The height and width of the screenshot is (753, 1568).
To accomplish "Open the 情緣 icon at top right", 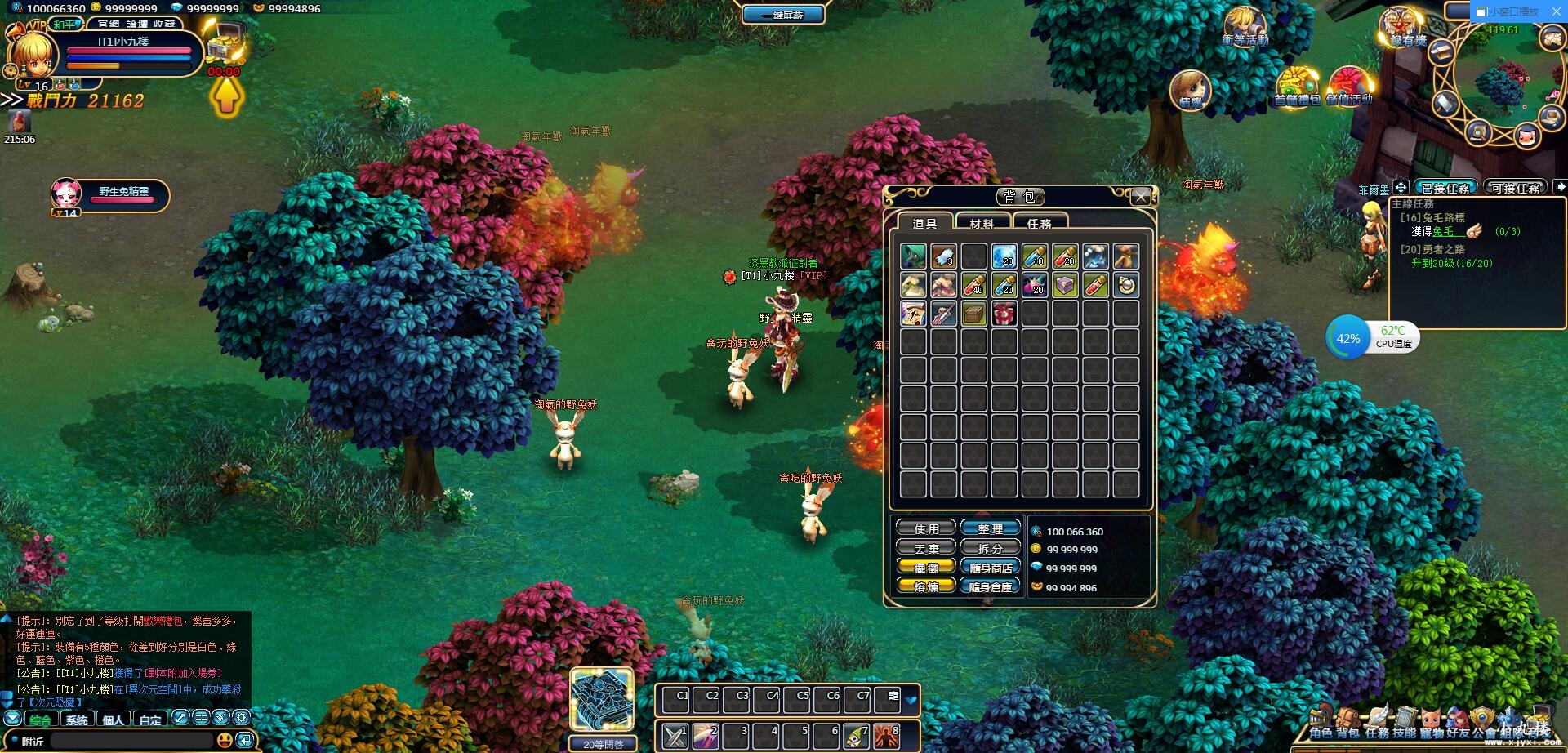I will click(x=1191, y=90).
